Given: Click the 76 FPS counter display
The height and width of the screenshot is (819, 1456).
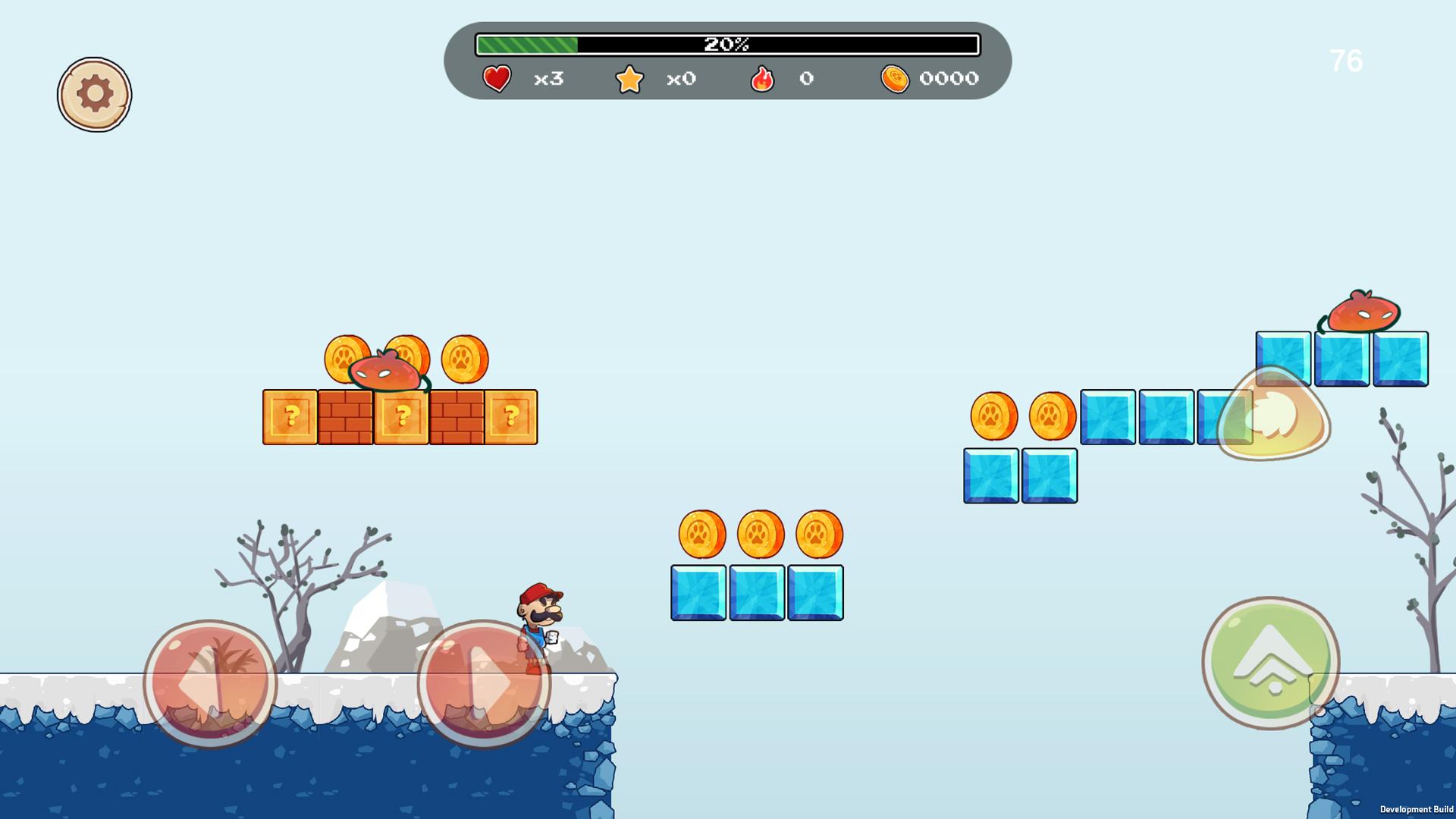Looking at the screenshot, I should (1345, 62).
